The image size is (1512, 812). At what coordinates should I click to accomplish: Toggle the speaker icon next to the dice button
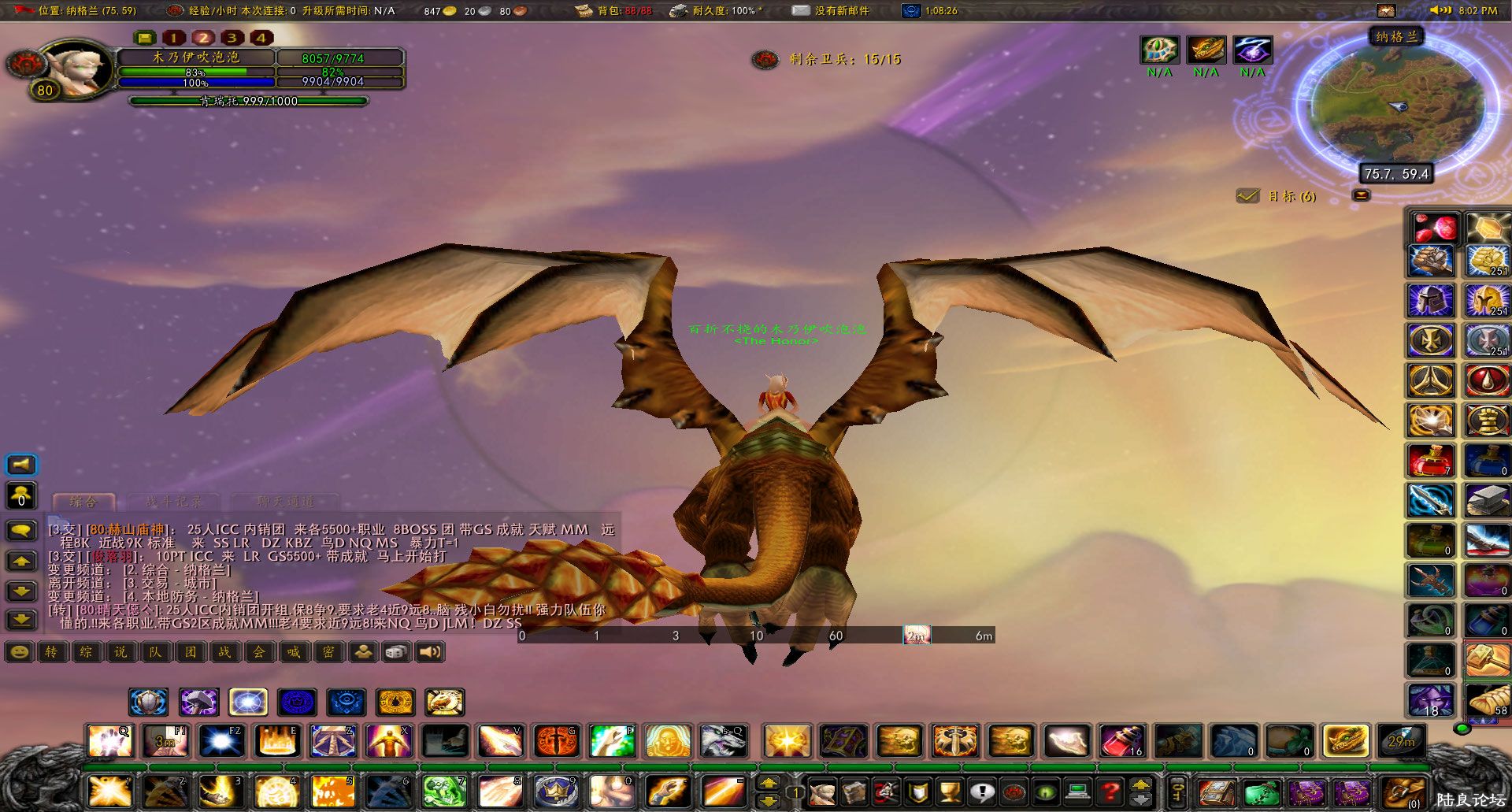point(428,652)
